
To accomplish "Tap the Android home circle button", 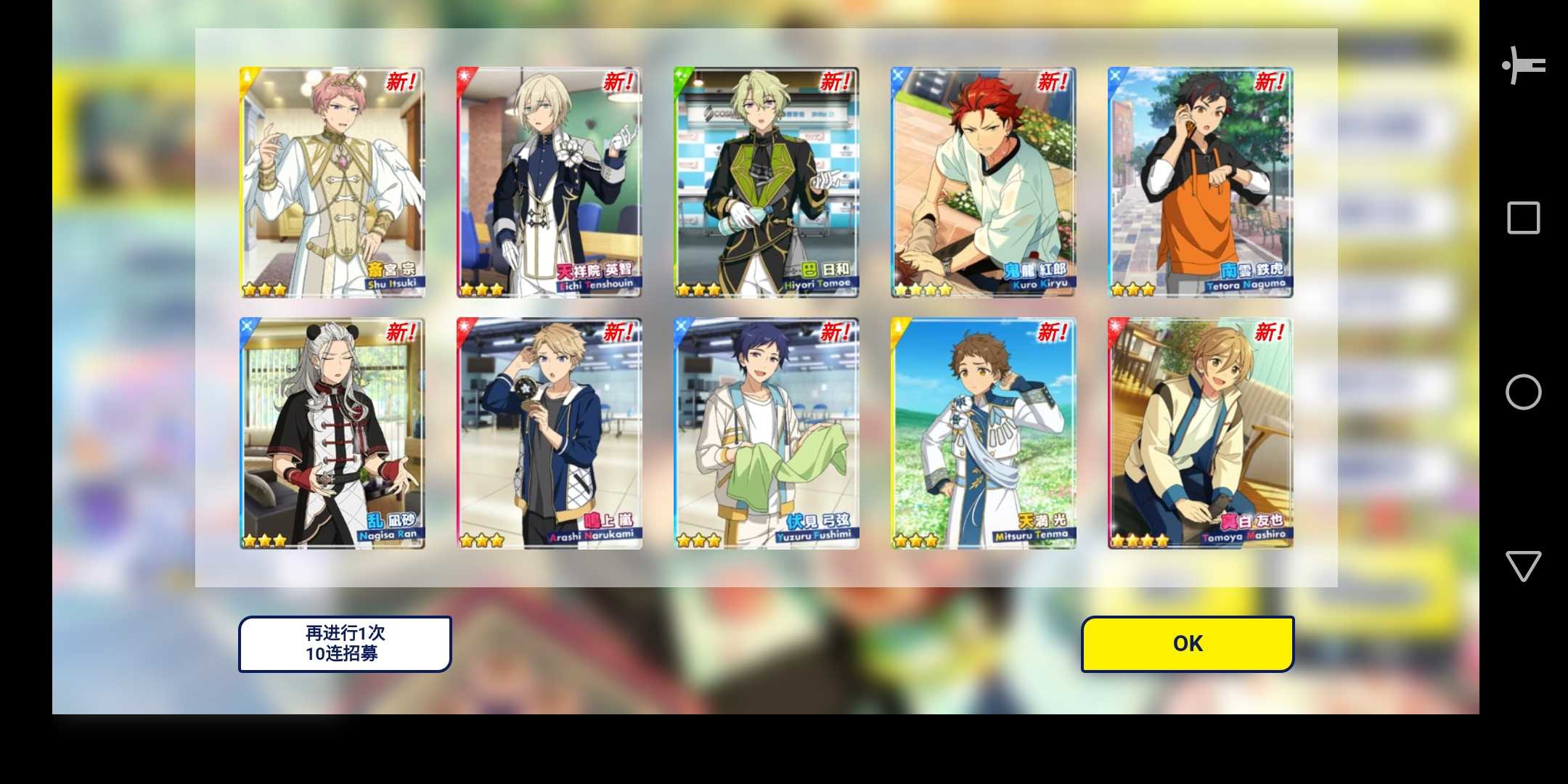I will tap(1523, 392).
